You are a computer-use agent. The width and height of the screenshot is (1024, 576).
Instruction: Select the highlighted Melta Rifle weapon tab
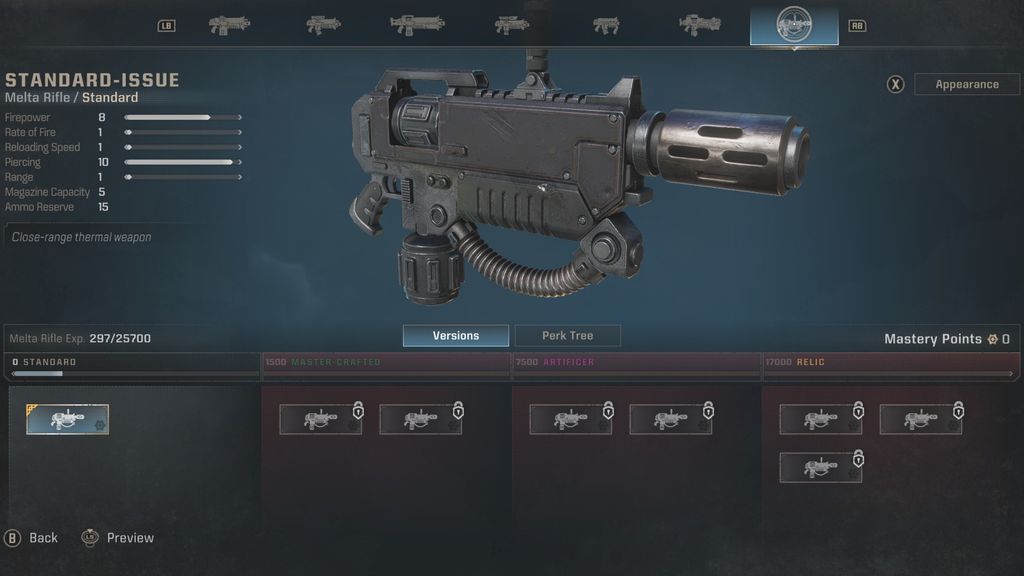point(794,25)
